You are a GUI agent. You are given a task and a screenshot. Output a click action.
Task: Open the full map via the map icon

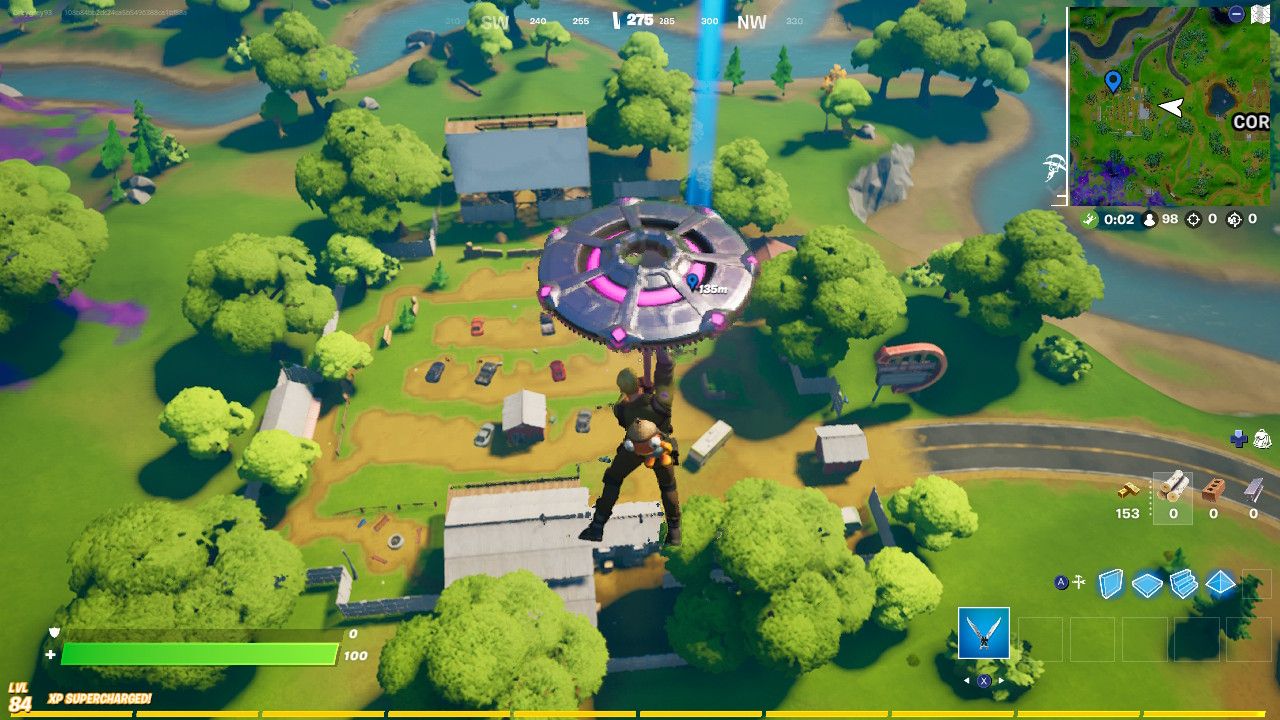point(1260,14)
